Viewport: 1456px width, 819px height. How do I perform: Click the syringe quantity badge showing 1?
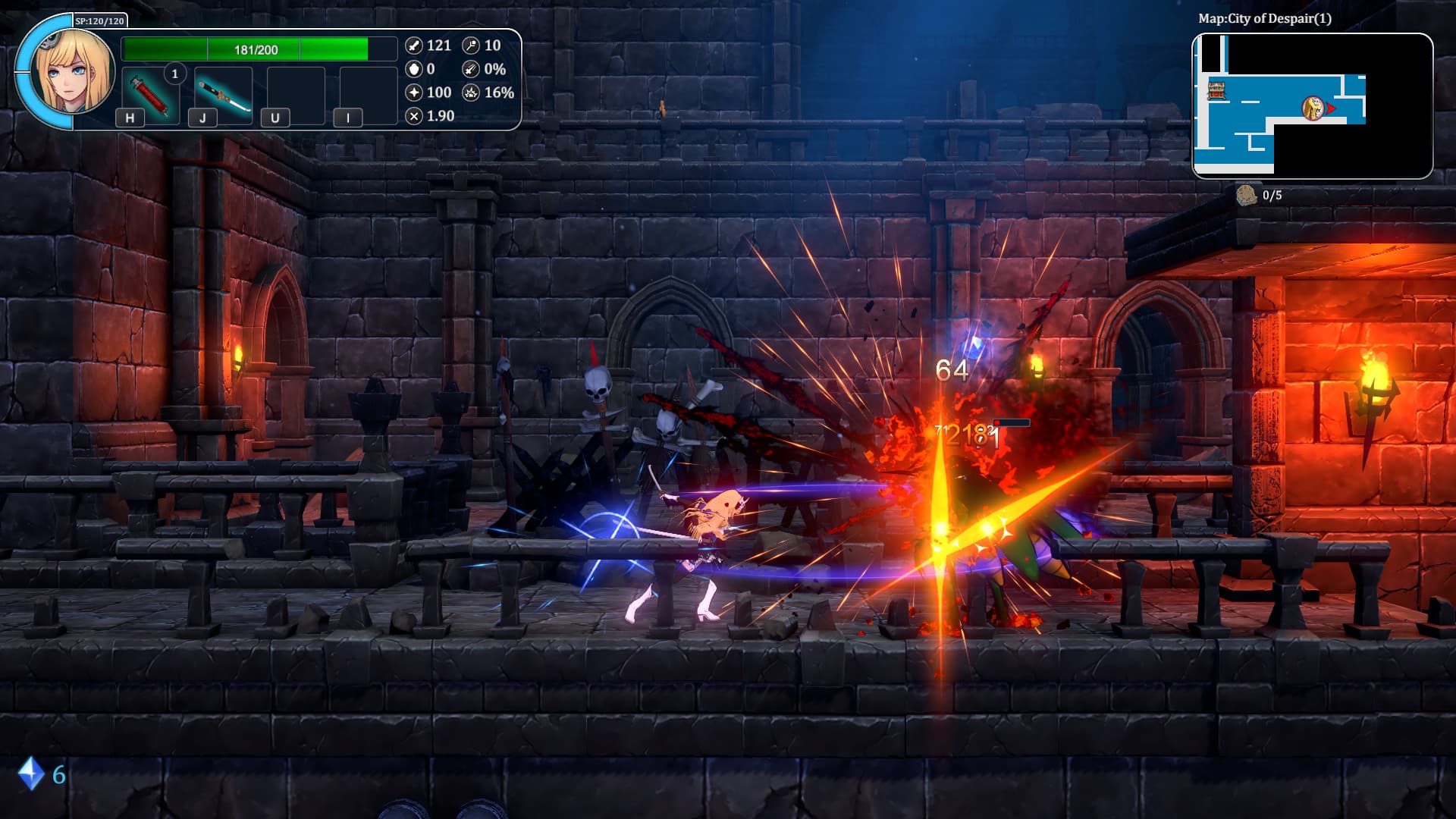click(176, 74)
